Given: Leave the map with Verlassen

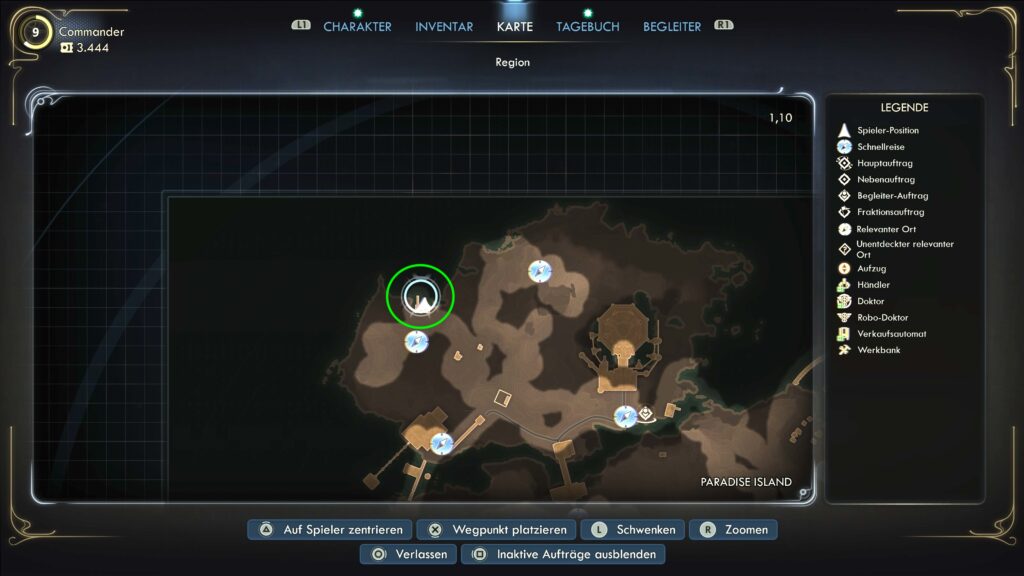Looking at the screenshot, I should click(x=410, y=554).
